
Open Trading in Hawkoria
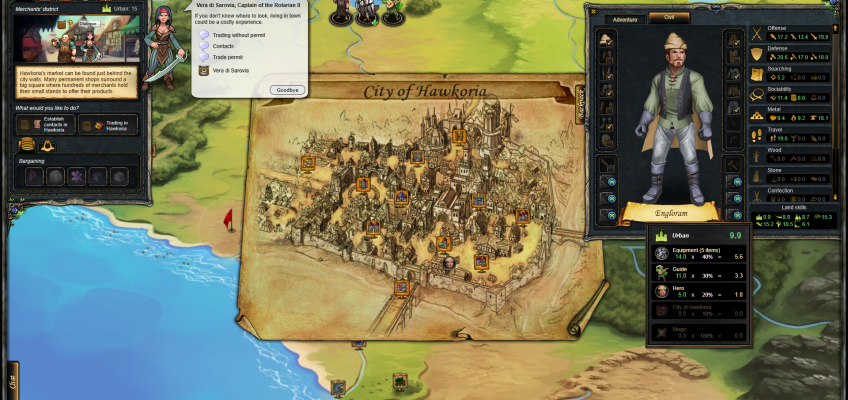coord(109,126)
